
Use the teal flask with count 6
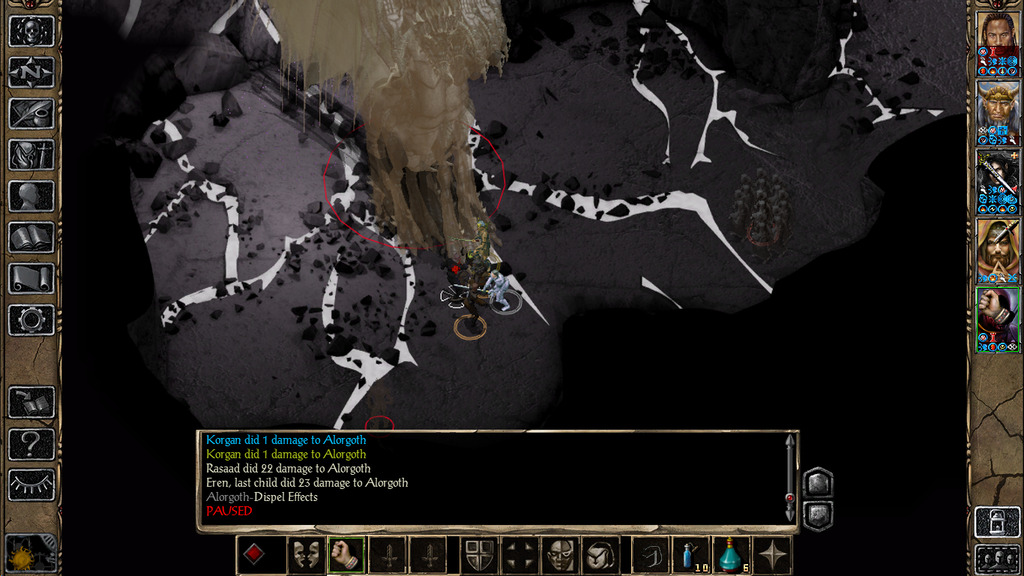click(x=731, y=555)
